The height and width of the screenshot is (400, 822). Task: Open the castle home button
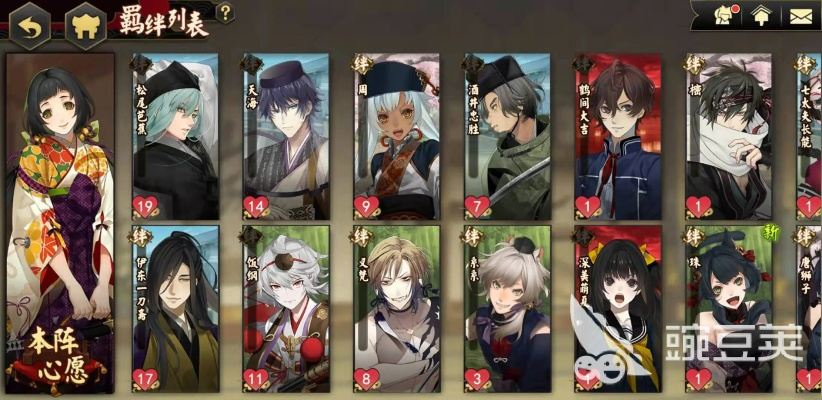(x=84, y=26)
